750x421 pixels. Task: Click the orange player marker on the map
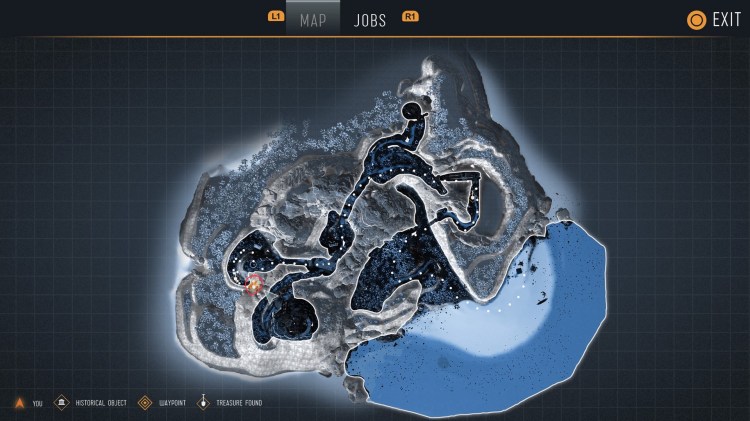254,287
